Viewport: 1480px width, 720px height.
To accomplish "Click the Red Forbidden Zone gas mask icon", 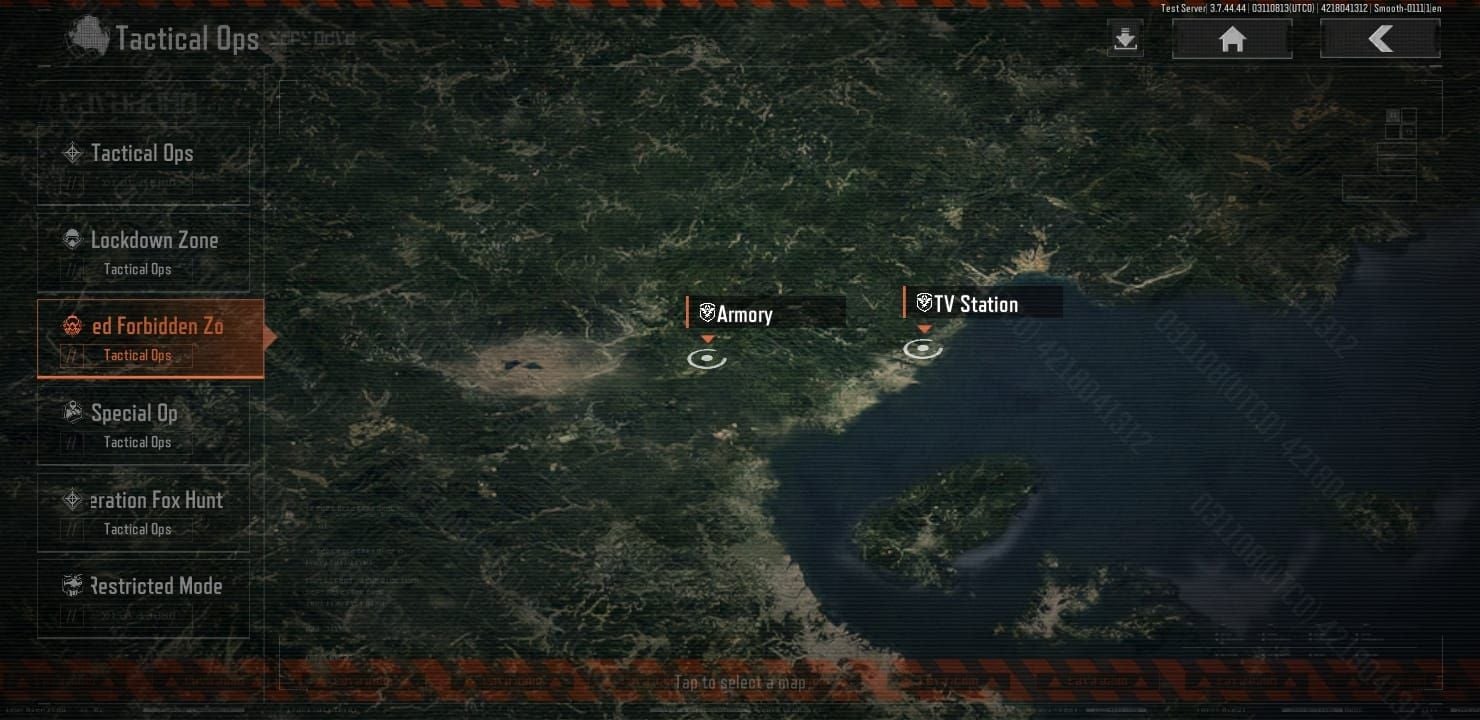I will click(x=71, y=326).
